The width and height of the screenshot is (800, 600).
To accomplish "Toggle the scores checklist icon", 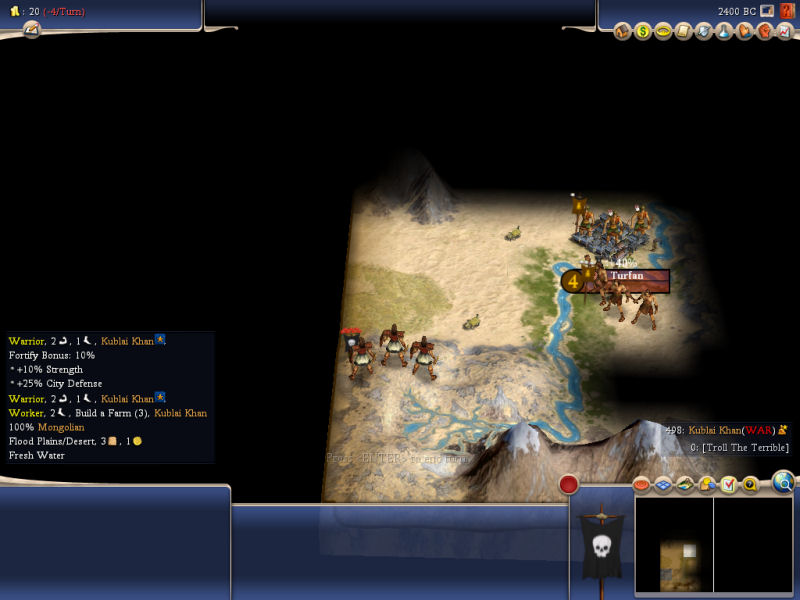I will [x=728, y=484].
